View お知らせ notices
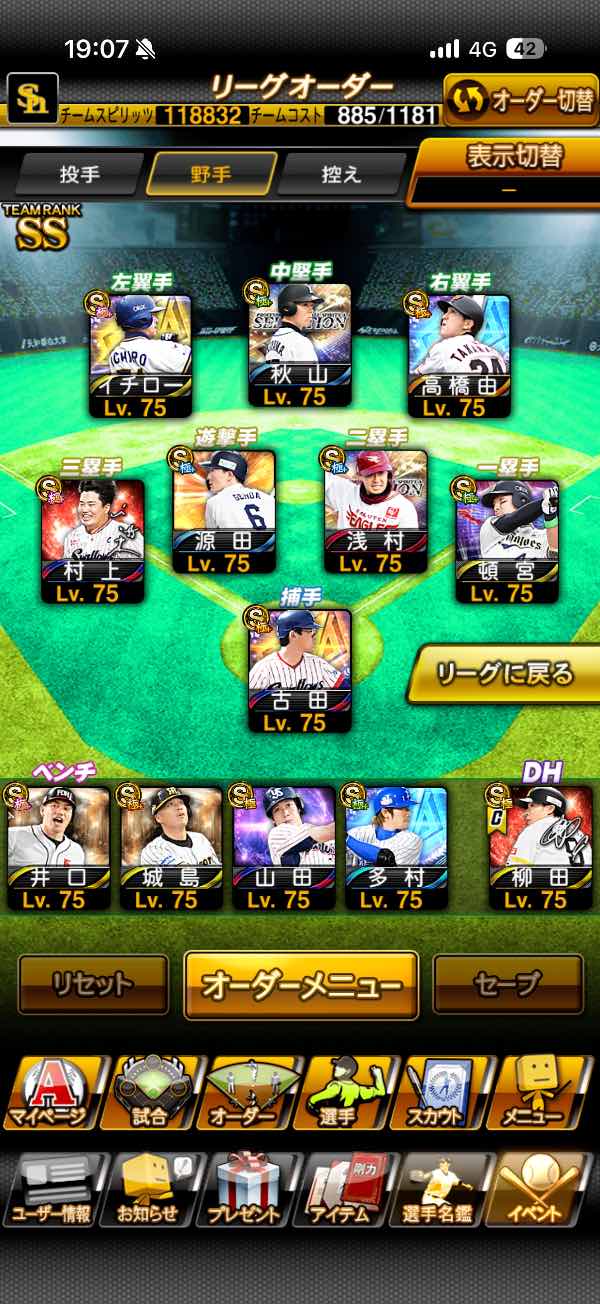 tap(150, 1190)
